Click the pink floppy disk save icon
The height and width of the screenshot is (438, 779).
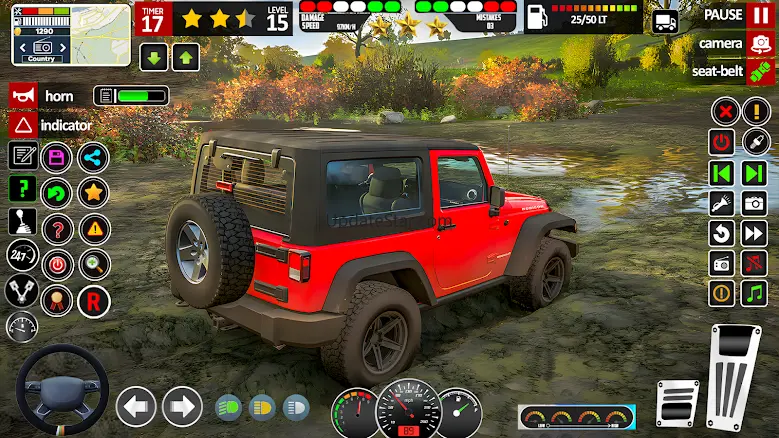57,157
